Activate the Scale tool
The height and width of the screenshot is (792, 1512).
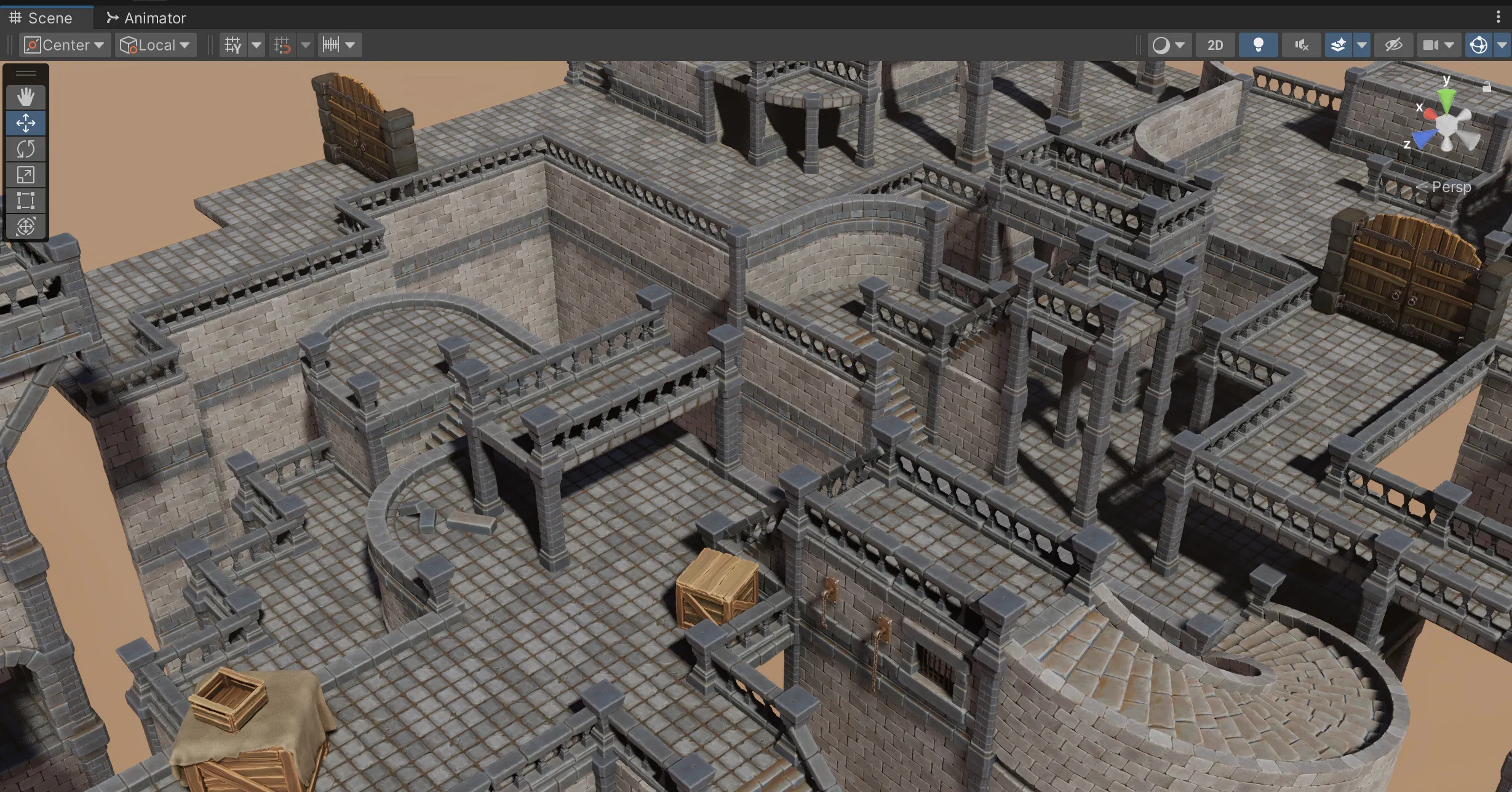tap(26, 175)
